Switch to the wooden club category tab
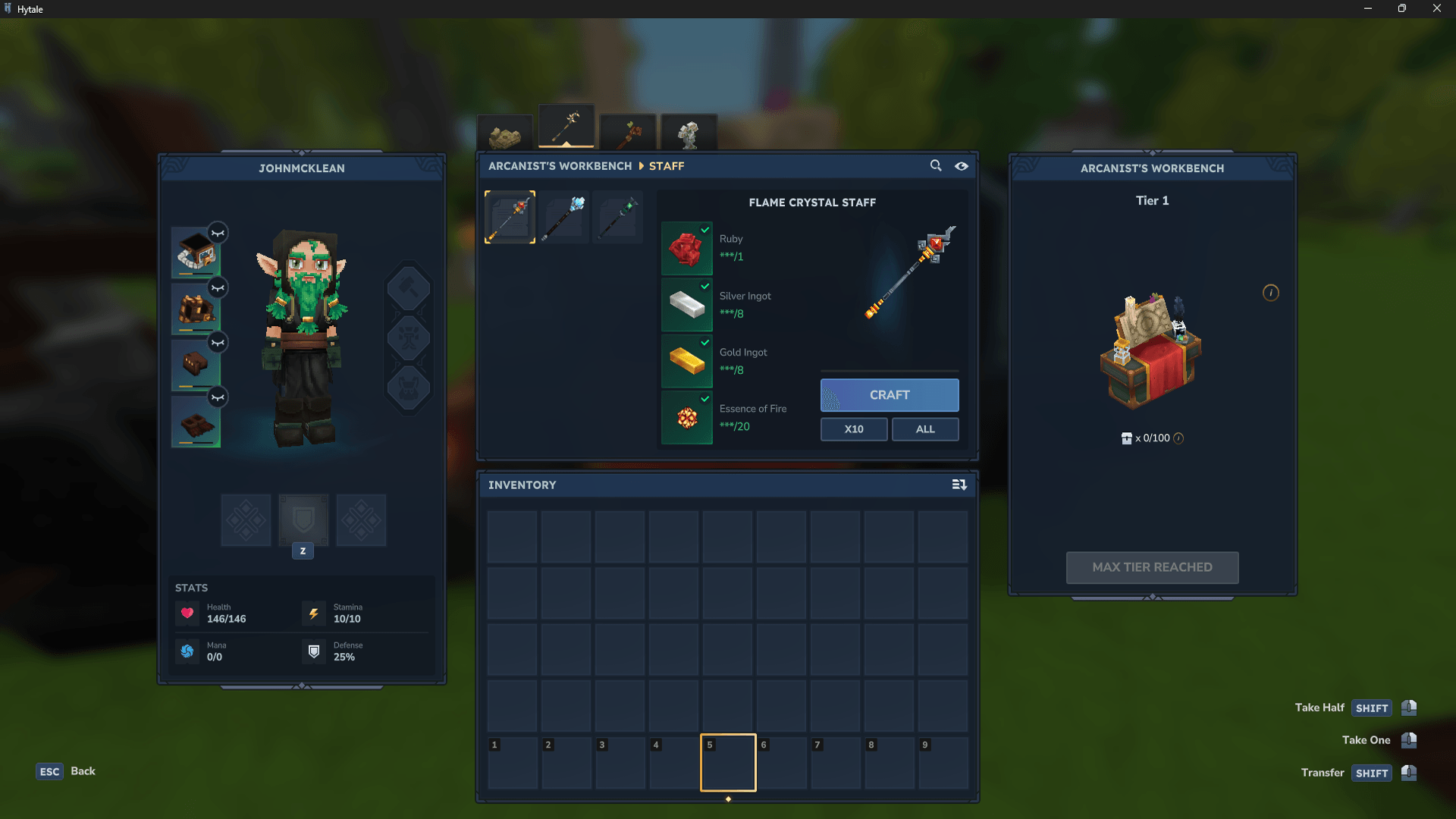 click(x=628, y=134)
